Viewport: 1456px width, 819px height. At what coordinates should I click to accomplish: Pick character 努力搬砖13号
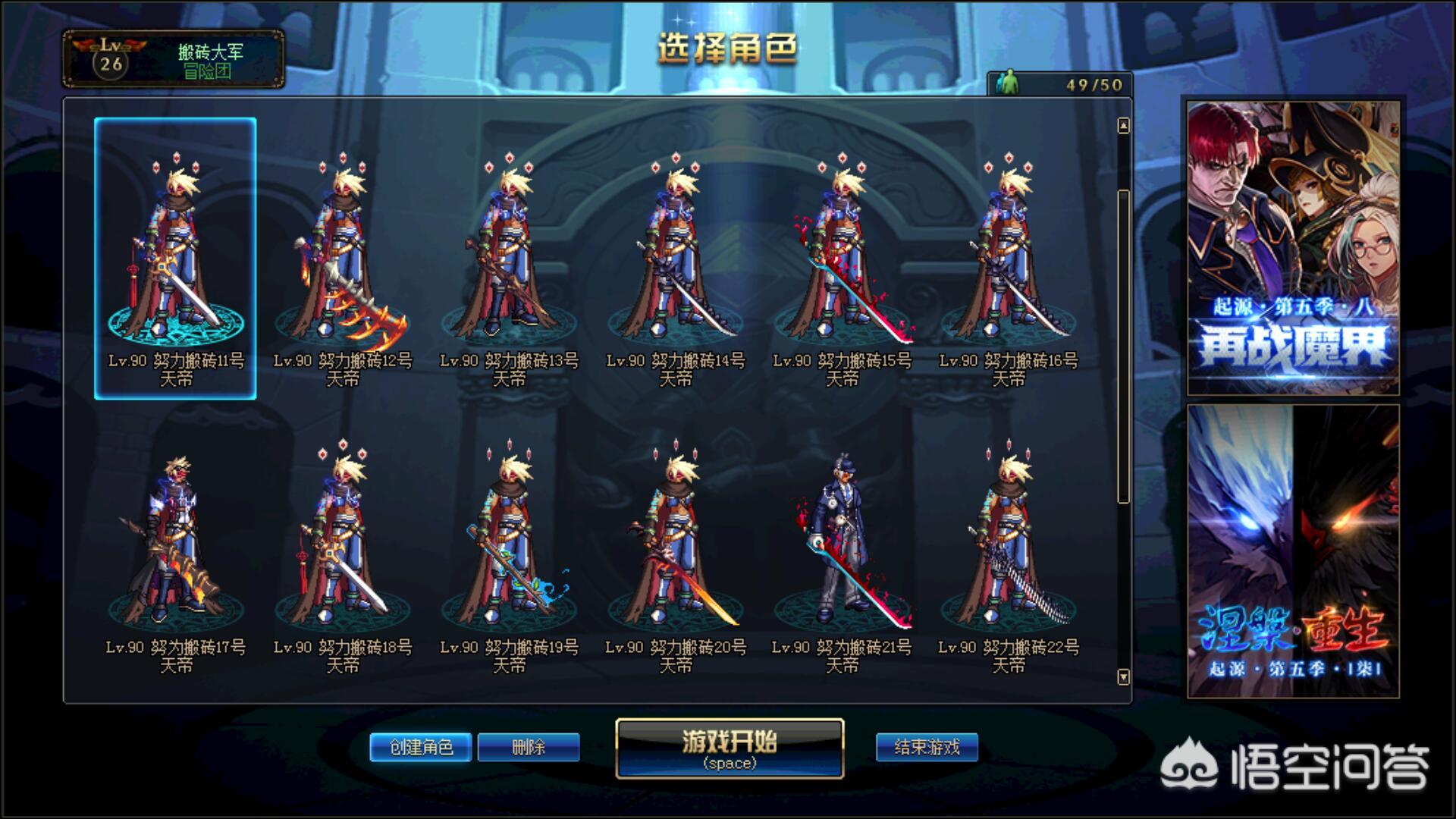(x=509, y=258)
